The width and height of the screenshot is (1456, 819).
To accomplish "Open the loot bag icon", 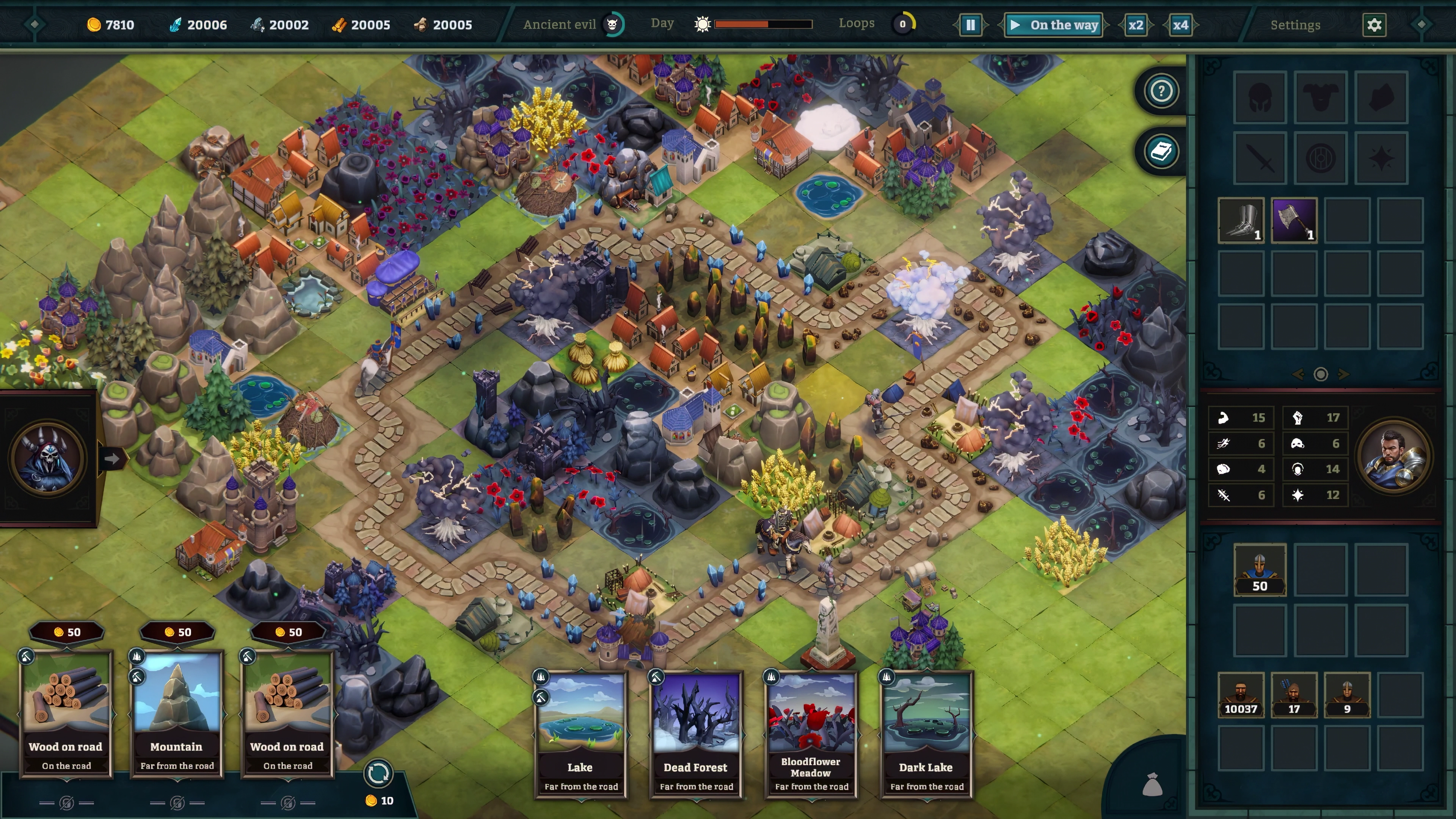I will click(1152, 784).
